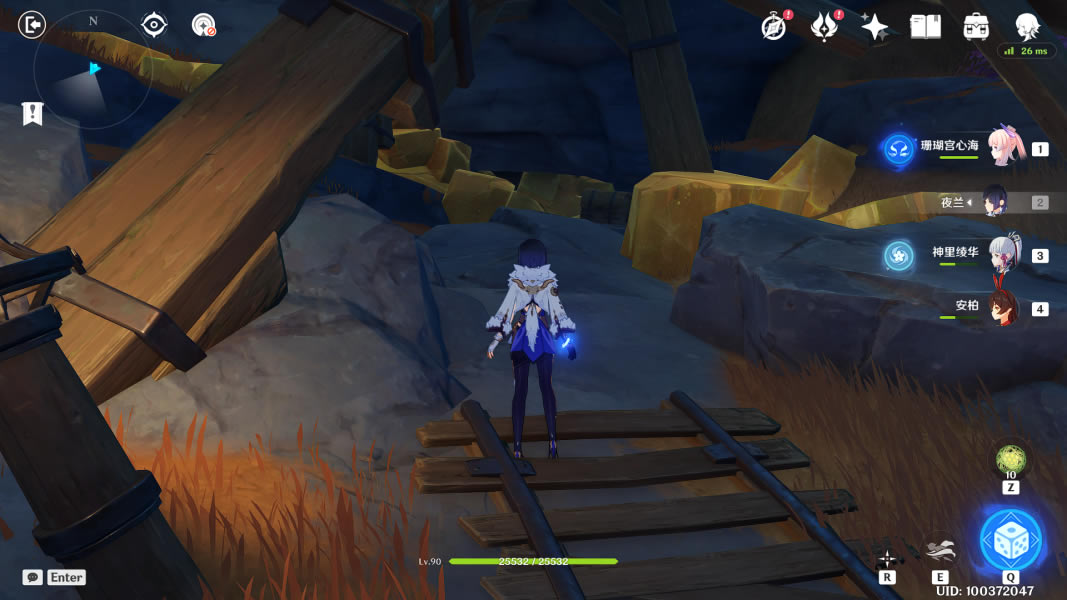Viewport: 1067px width, 600px height.
Task: Click the signal icon with red prohibition mark
Action: [204, 25]
